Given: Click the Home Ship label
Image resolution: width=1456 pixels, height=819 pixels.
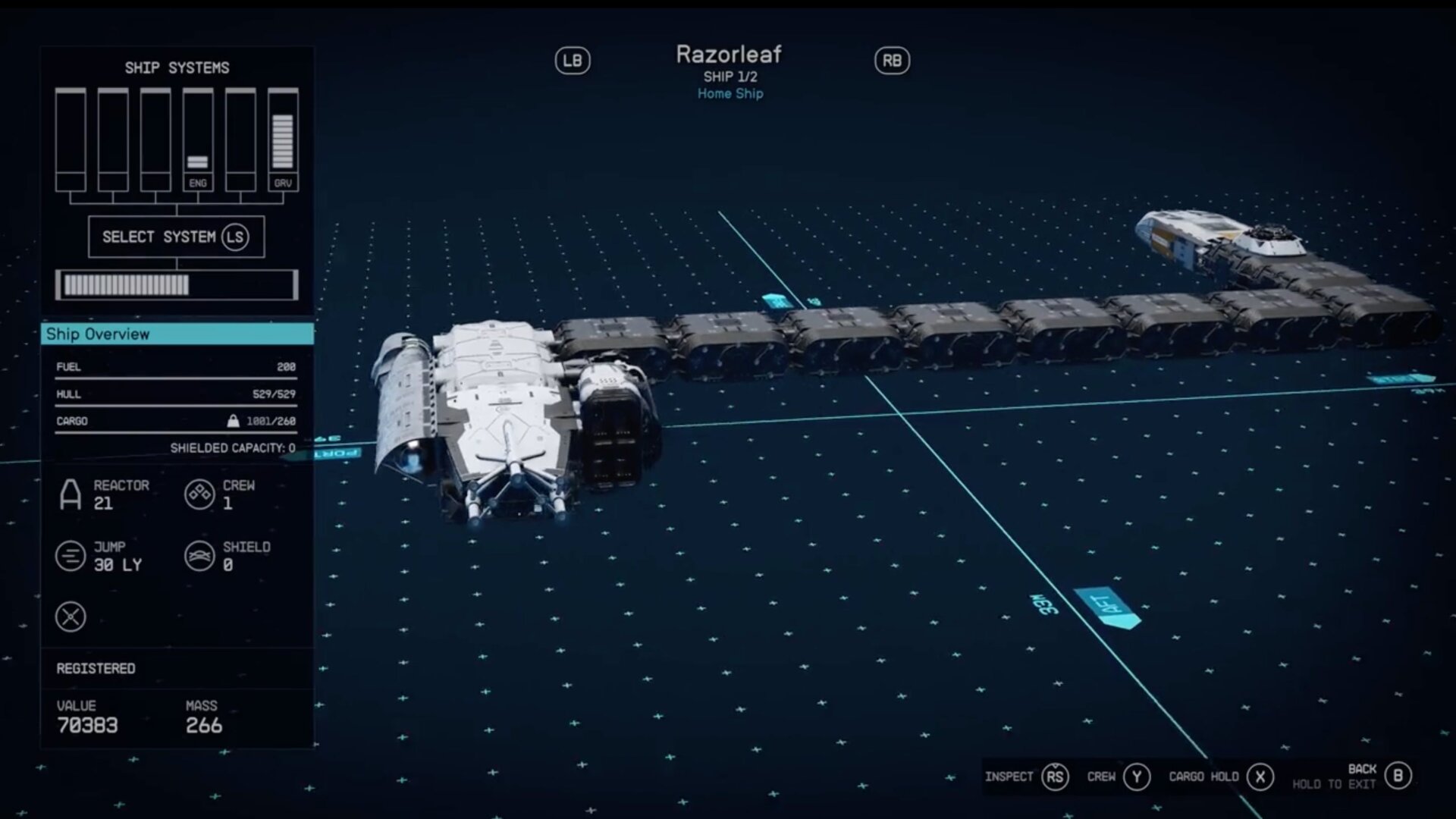Looking at the screenshot, I should (x=730, y=93).
